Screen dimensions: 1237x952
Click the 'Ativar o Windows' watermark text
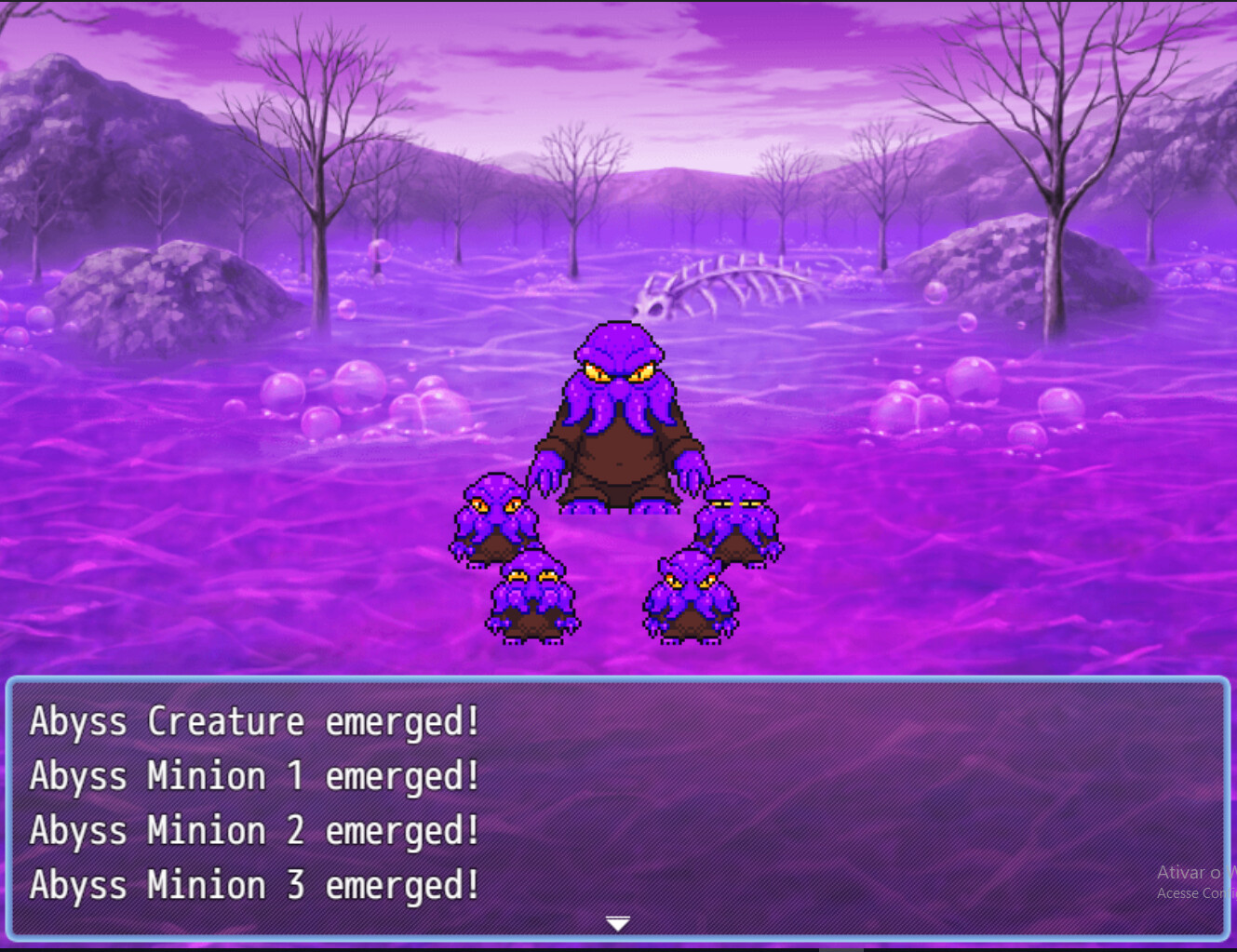[1196, 872]
